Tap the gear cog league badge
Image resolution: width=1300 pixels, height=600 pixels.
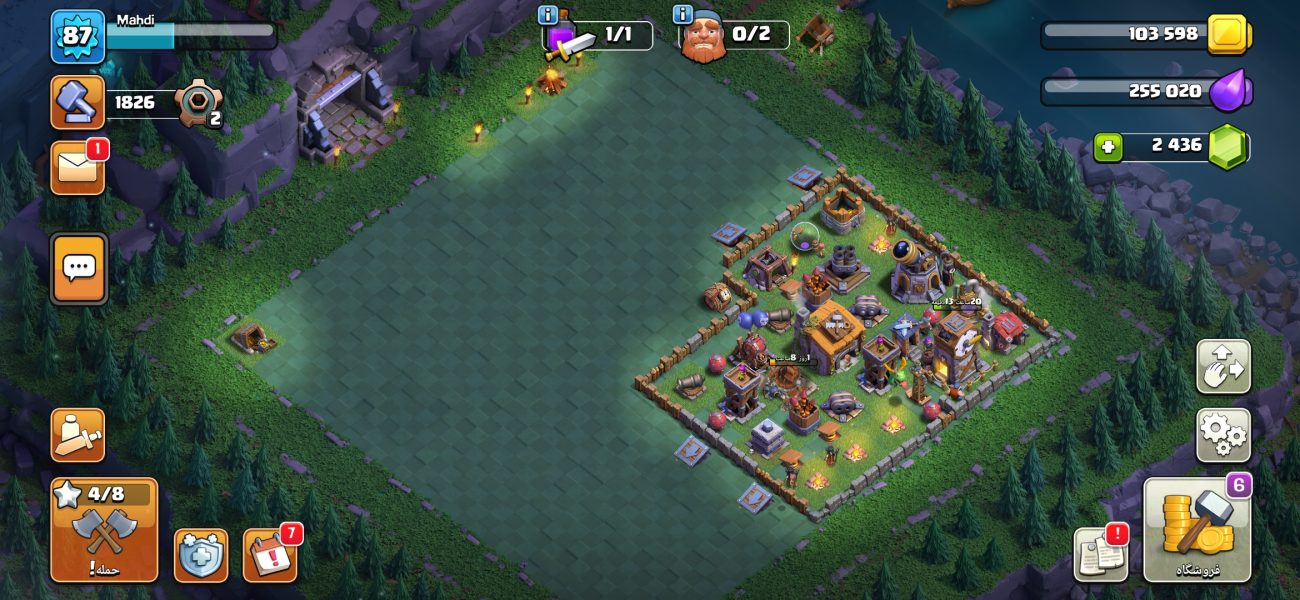pos(196,103)
